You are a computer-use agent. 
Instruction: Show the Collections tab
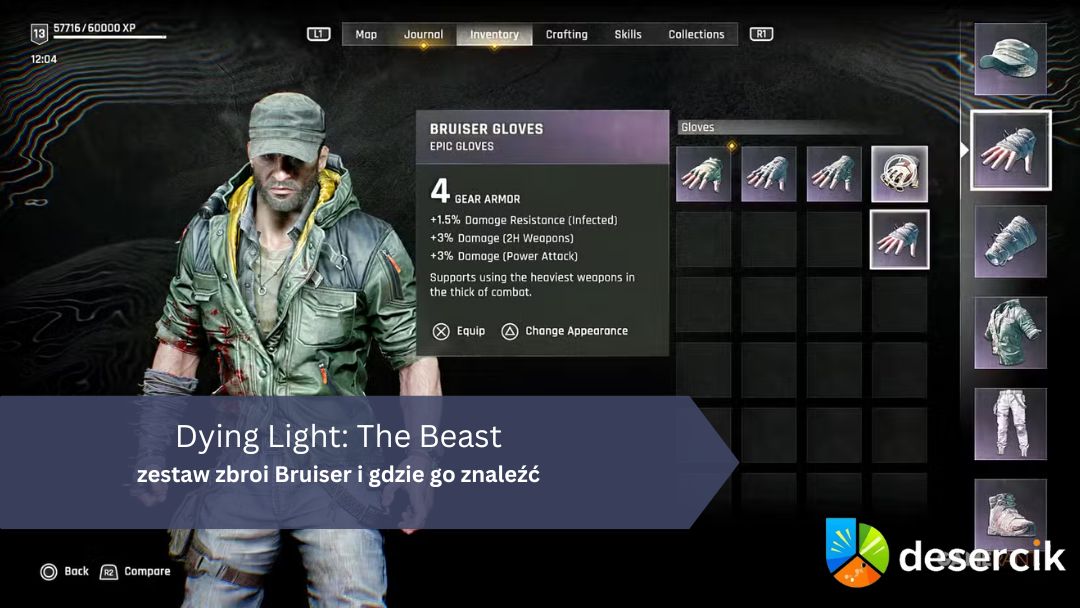[x=696, y=34]
